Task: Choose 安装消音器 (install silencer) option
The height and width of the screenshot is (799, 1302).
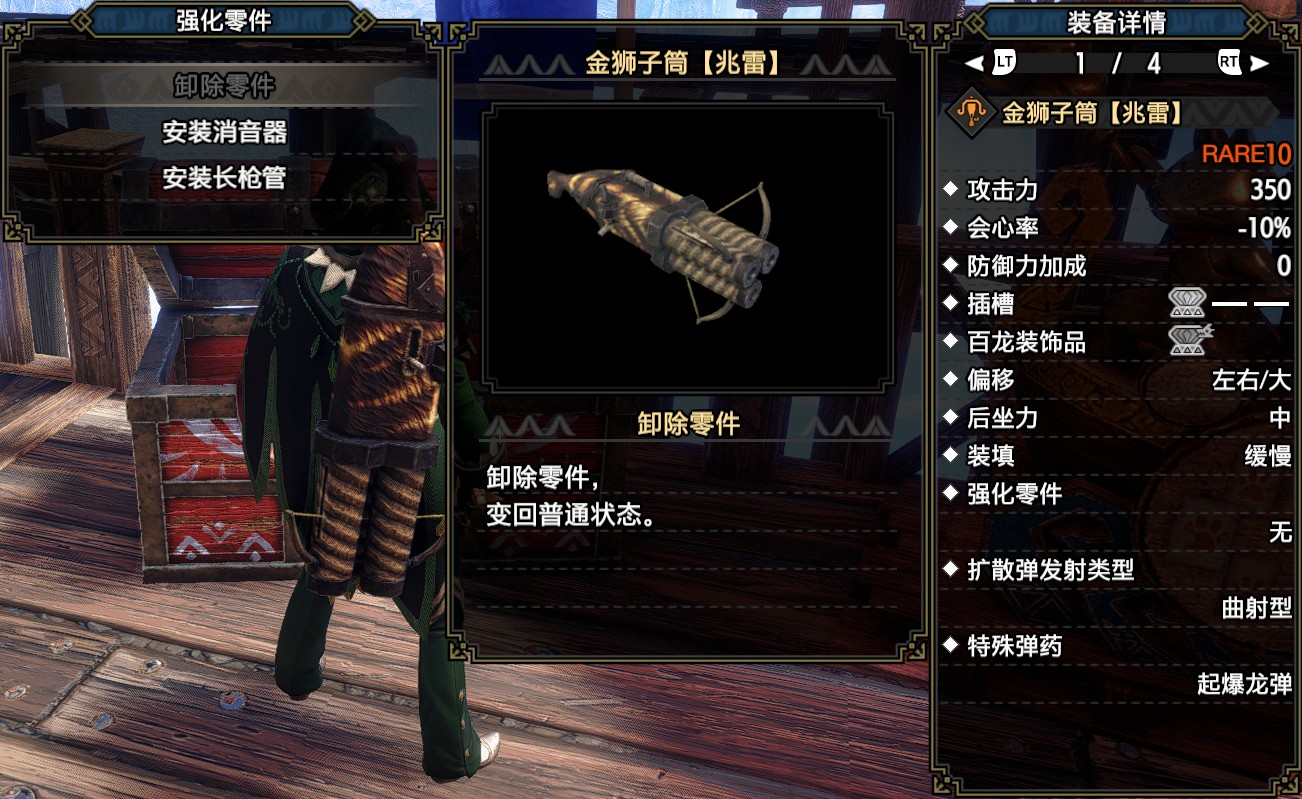Action: 224,131
